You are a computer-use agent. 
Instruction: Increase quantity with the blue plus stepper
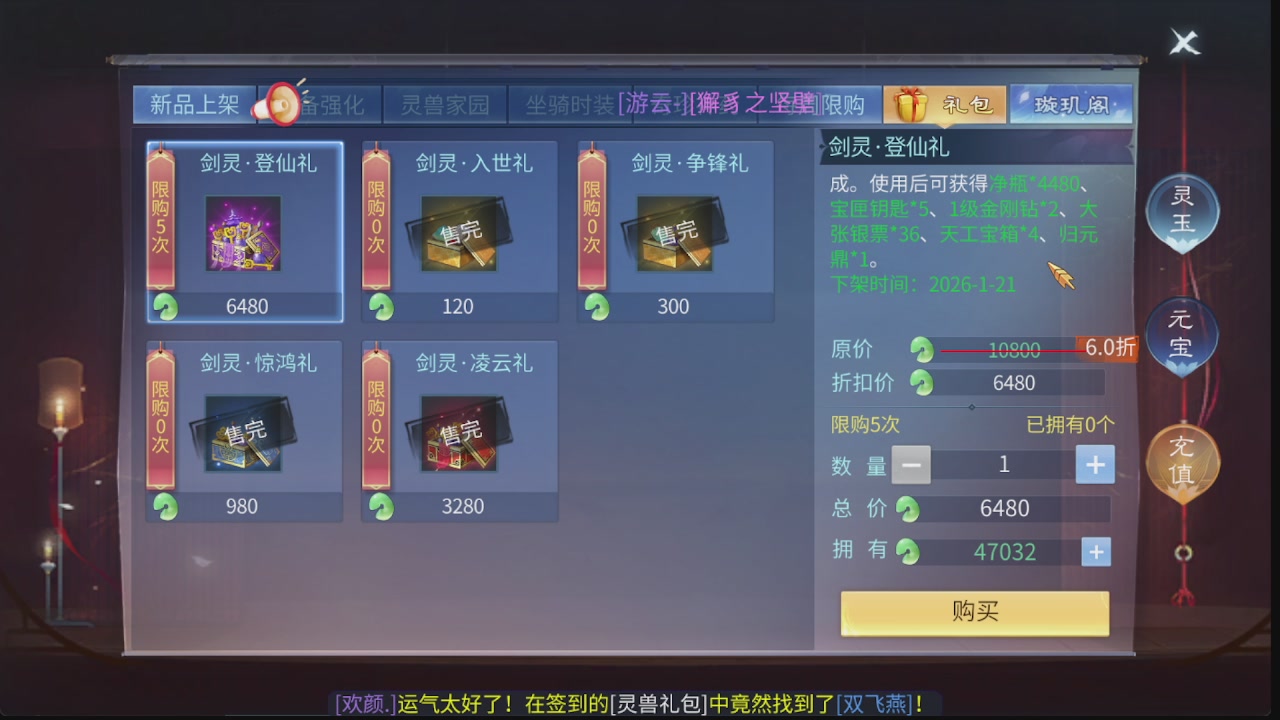click(x=1095, y=464)
